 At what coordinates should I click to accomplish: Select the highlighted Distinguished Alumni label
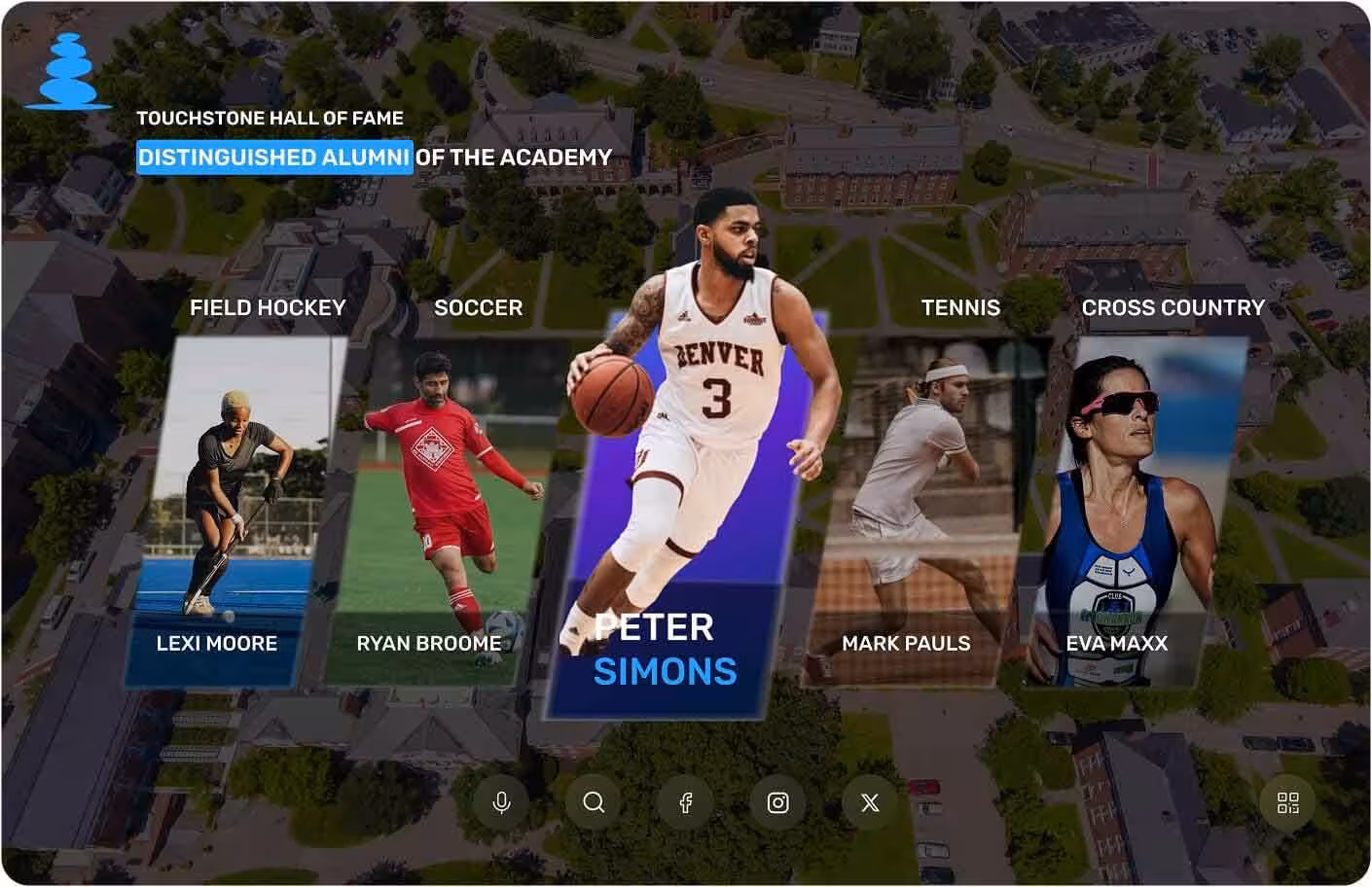point(273,157)
